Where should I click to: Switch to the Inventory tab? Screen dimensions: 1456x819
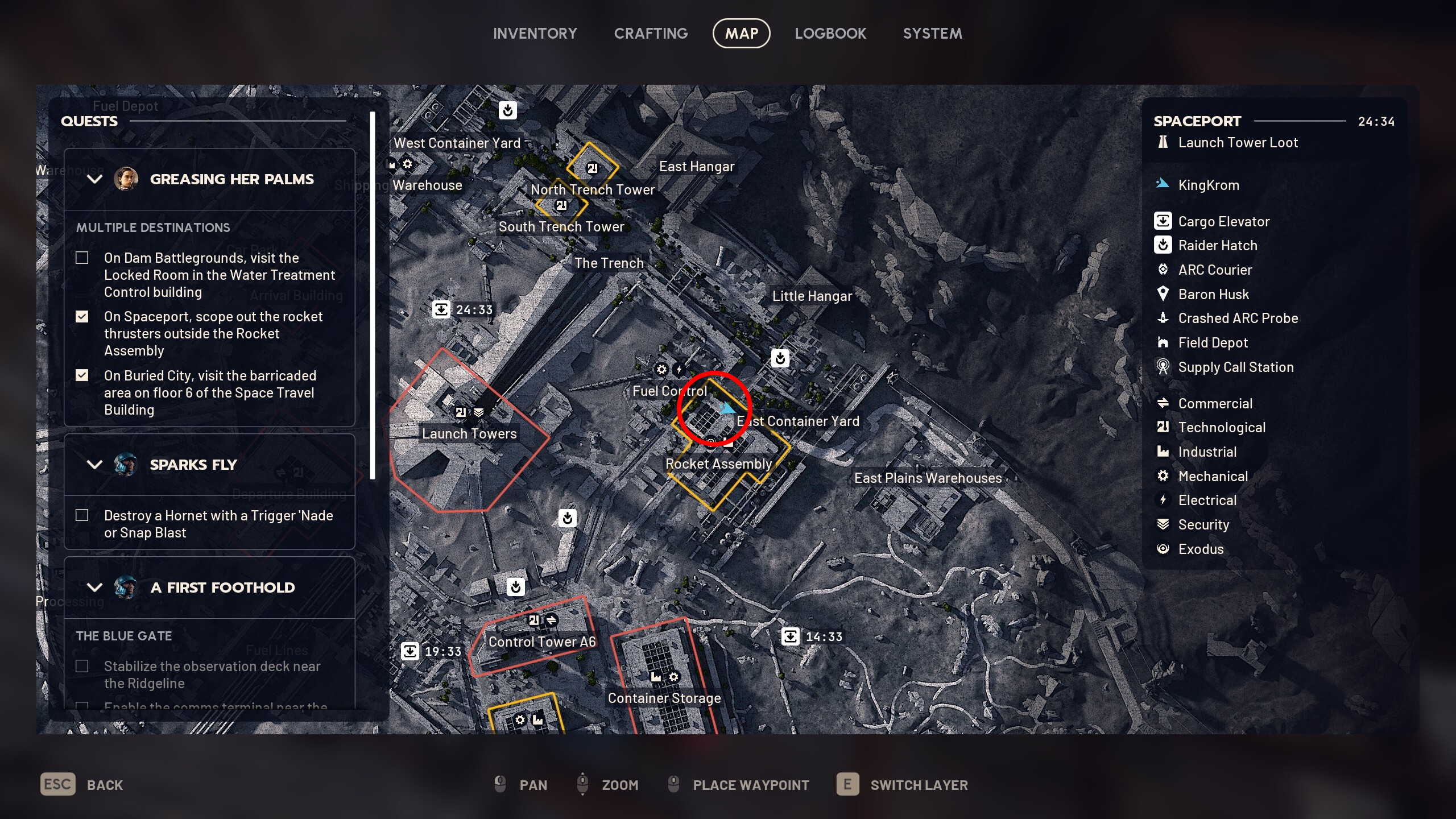[x=535, y=33]
